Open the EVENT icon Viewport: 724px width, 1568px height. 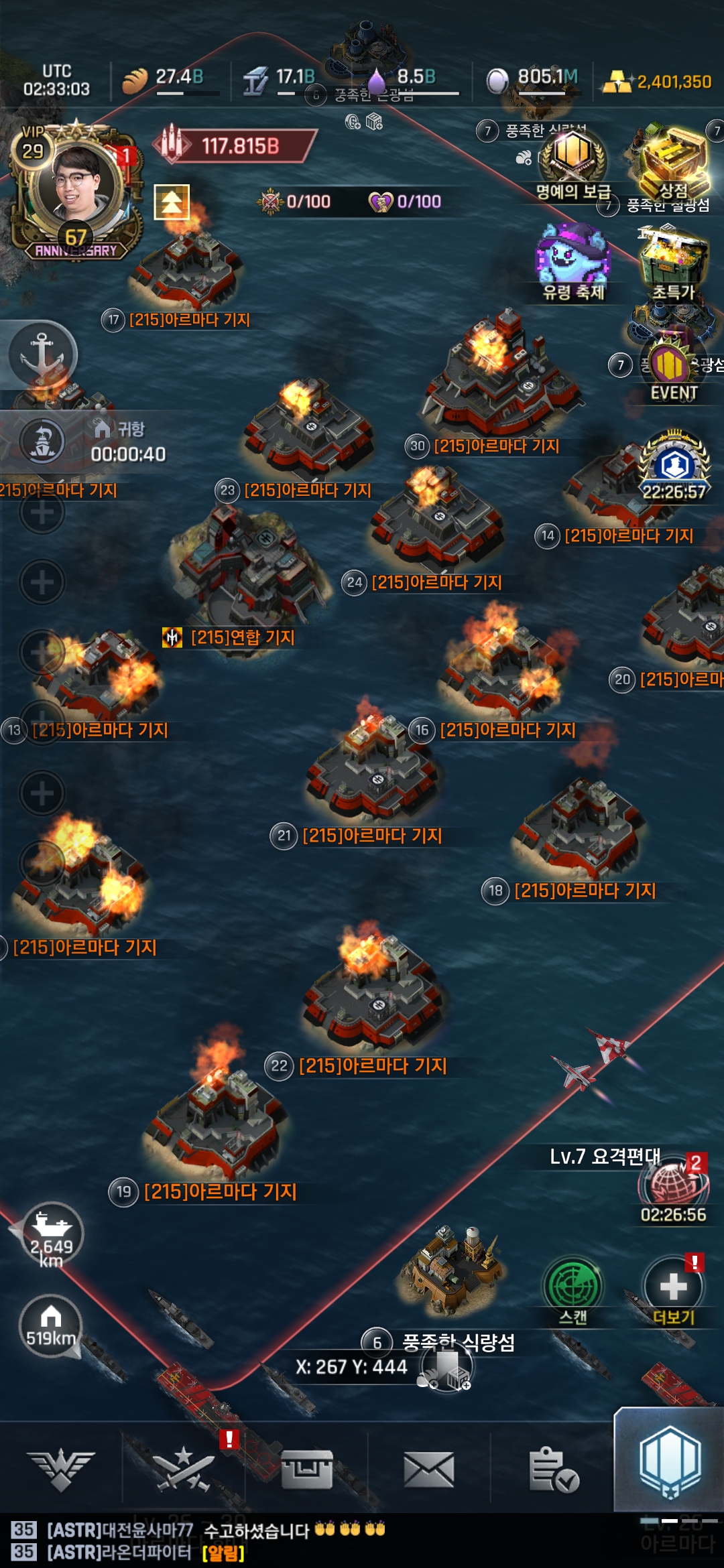[x=673, y=370]
